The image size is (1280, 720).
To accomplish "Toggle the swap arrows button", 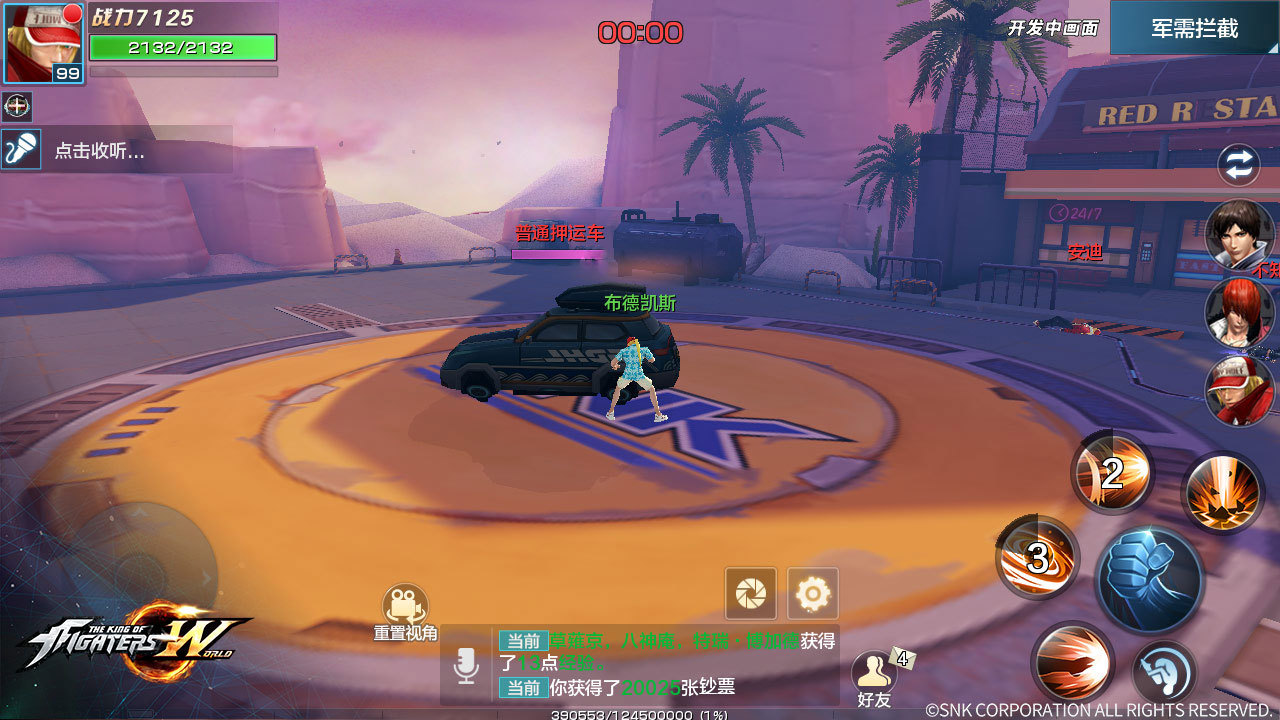I will pos(1238,166).
